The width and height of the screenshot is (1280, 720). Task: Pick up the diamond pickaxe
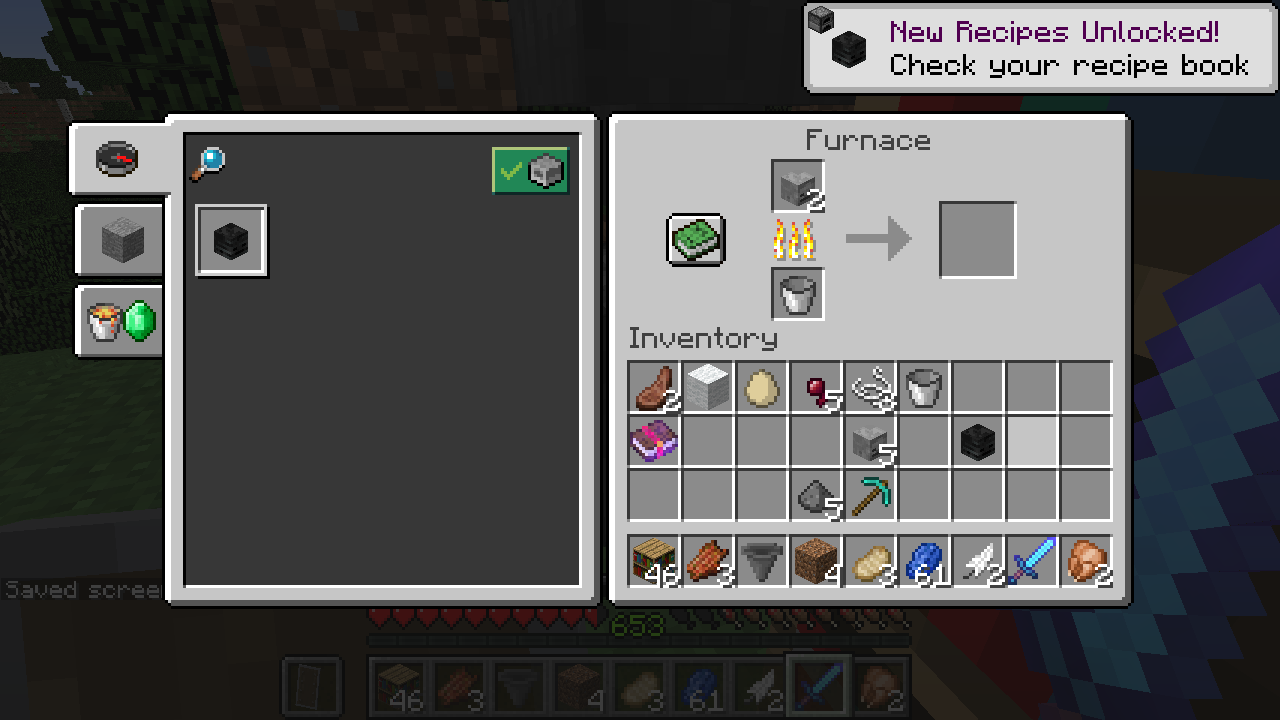[870, 495]
